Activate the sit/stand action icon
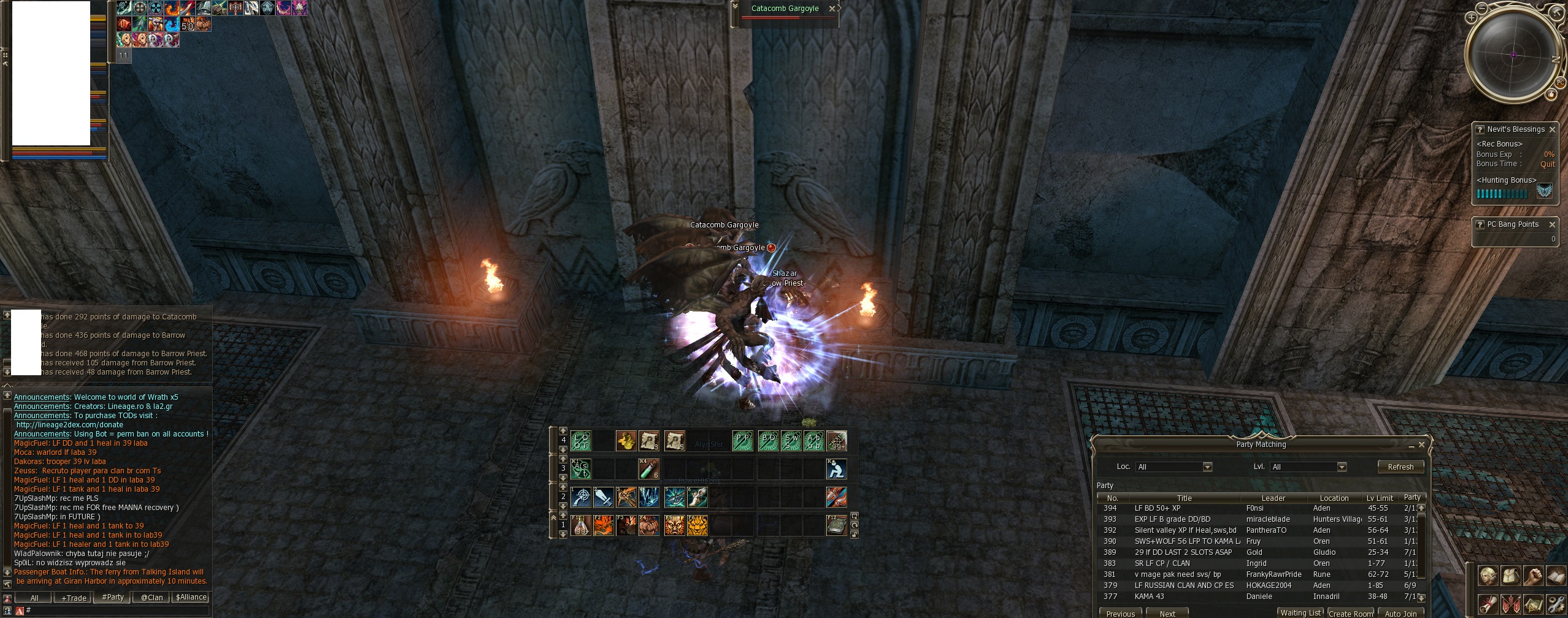 pos(836,469)
